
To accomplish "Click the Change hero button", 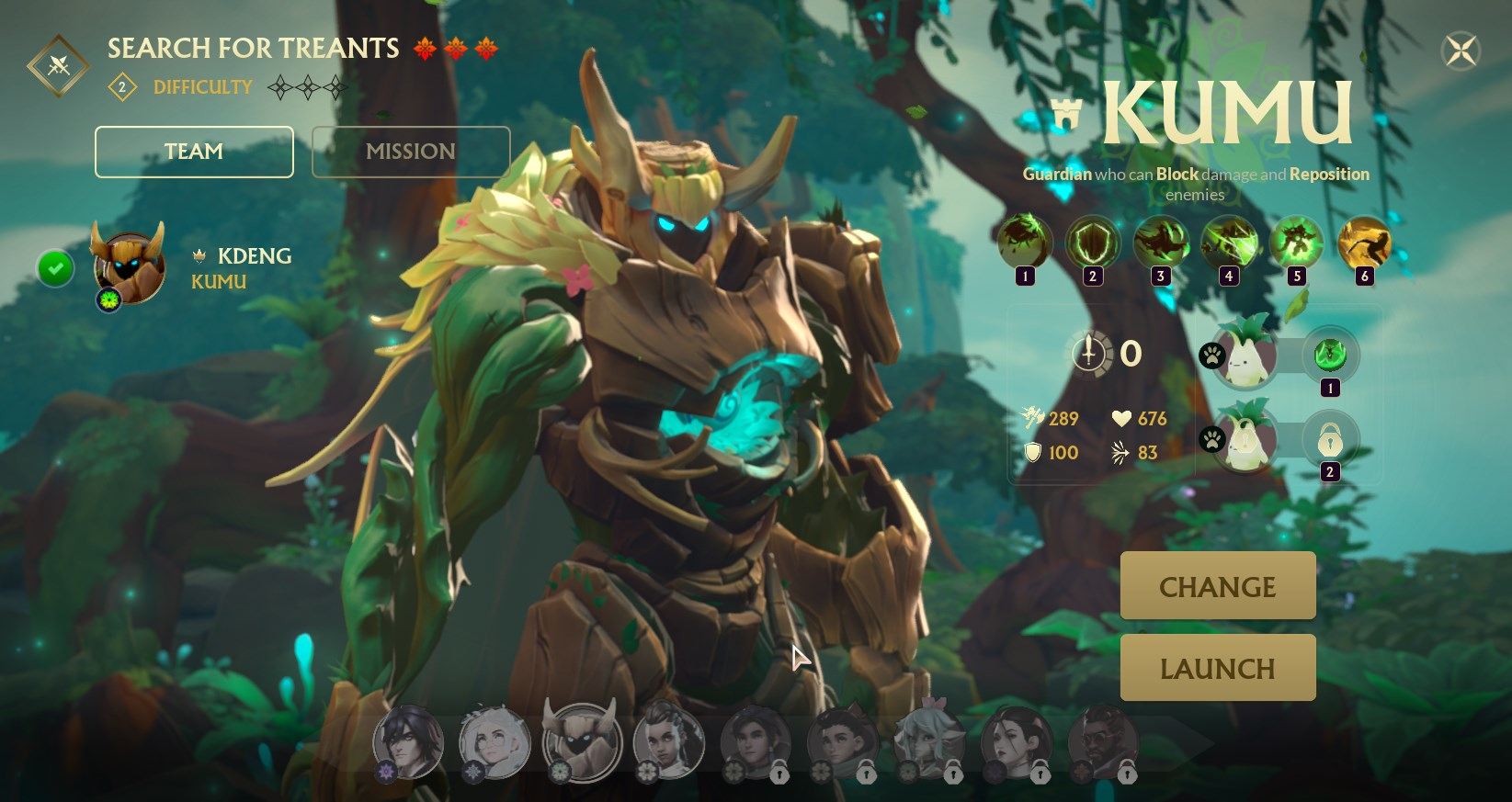I will 1217,586.
